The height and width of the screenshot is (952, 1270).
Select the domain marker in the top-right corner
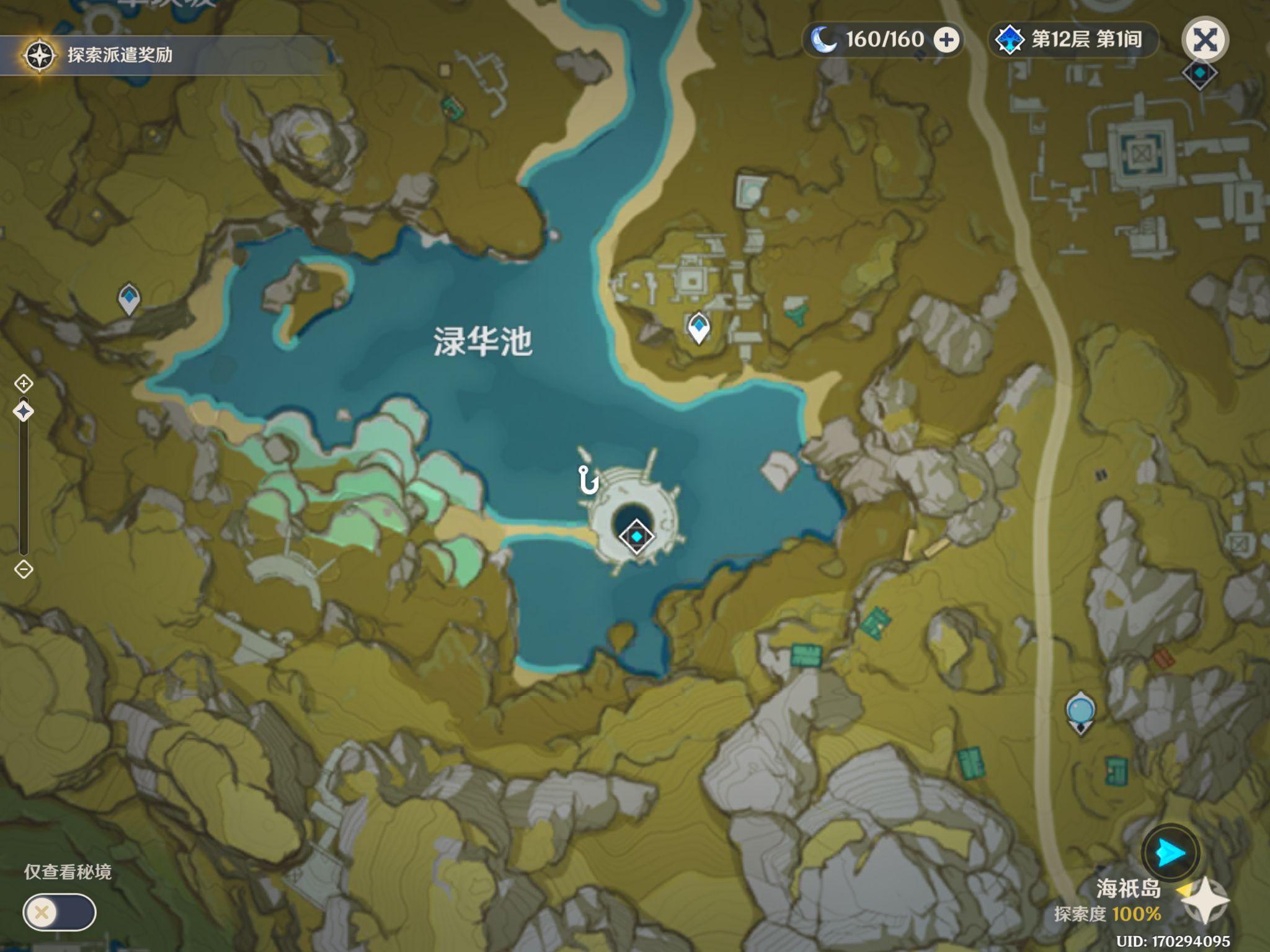coord(1200,74)
